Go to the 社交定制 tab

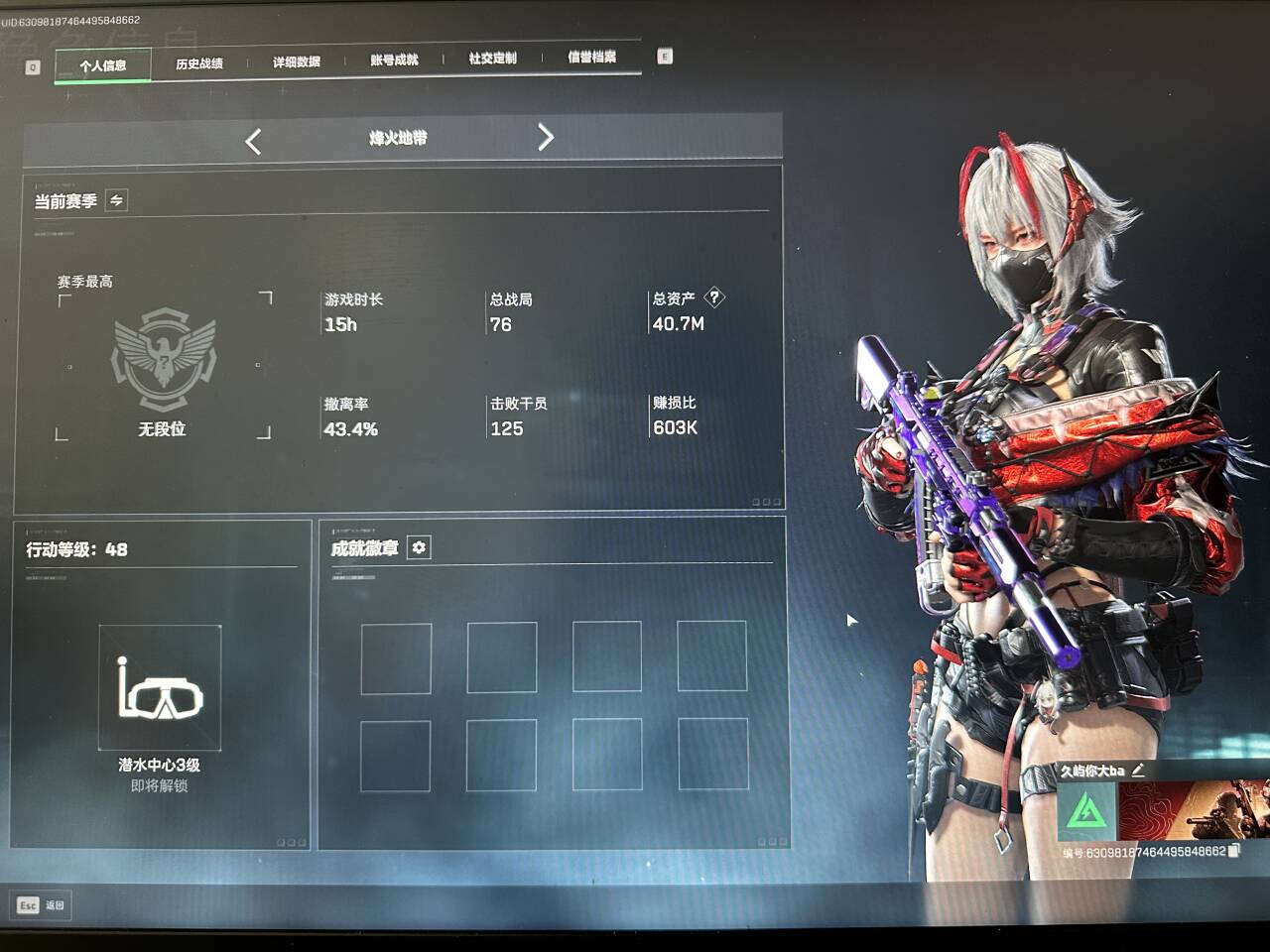tap(492, 59)
